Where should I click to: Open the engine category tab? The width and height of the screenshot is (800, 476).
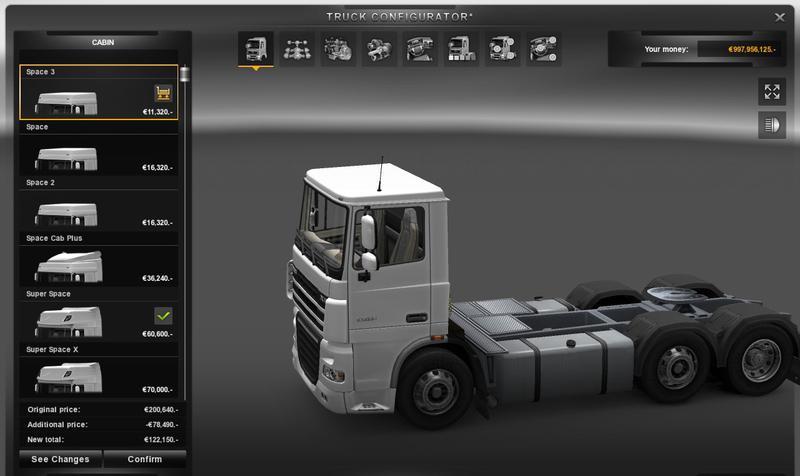[337, 48]
